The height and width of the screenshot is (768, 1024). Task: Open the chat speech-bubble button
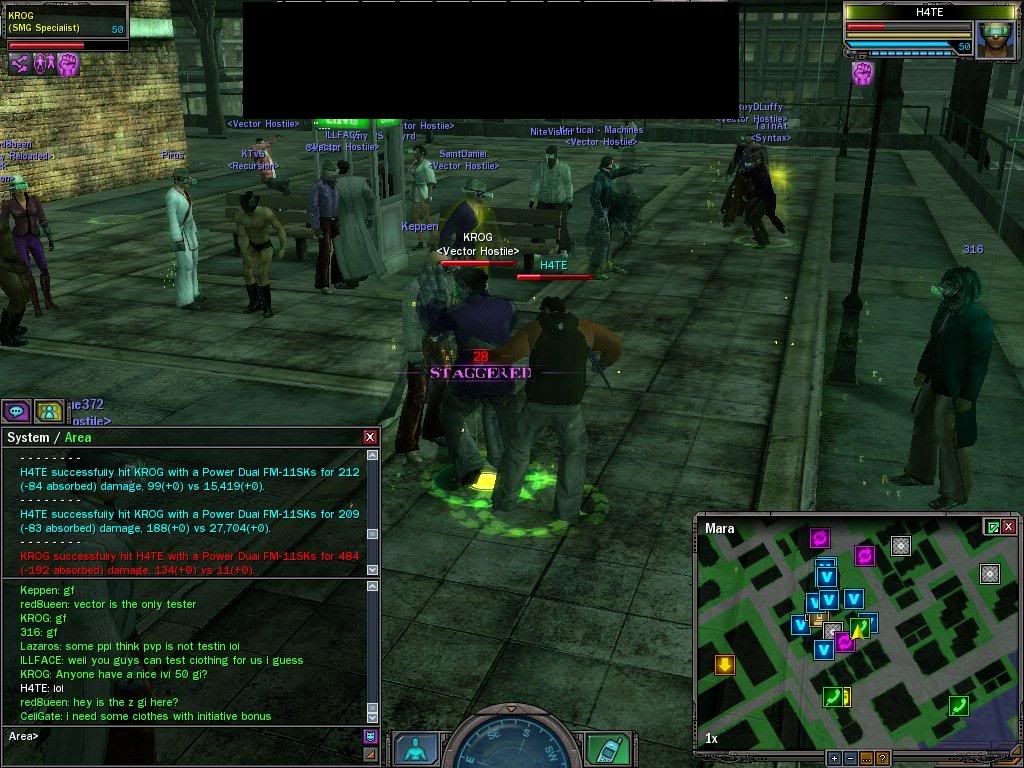click(15, 410)
